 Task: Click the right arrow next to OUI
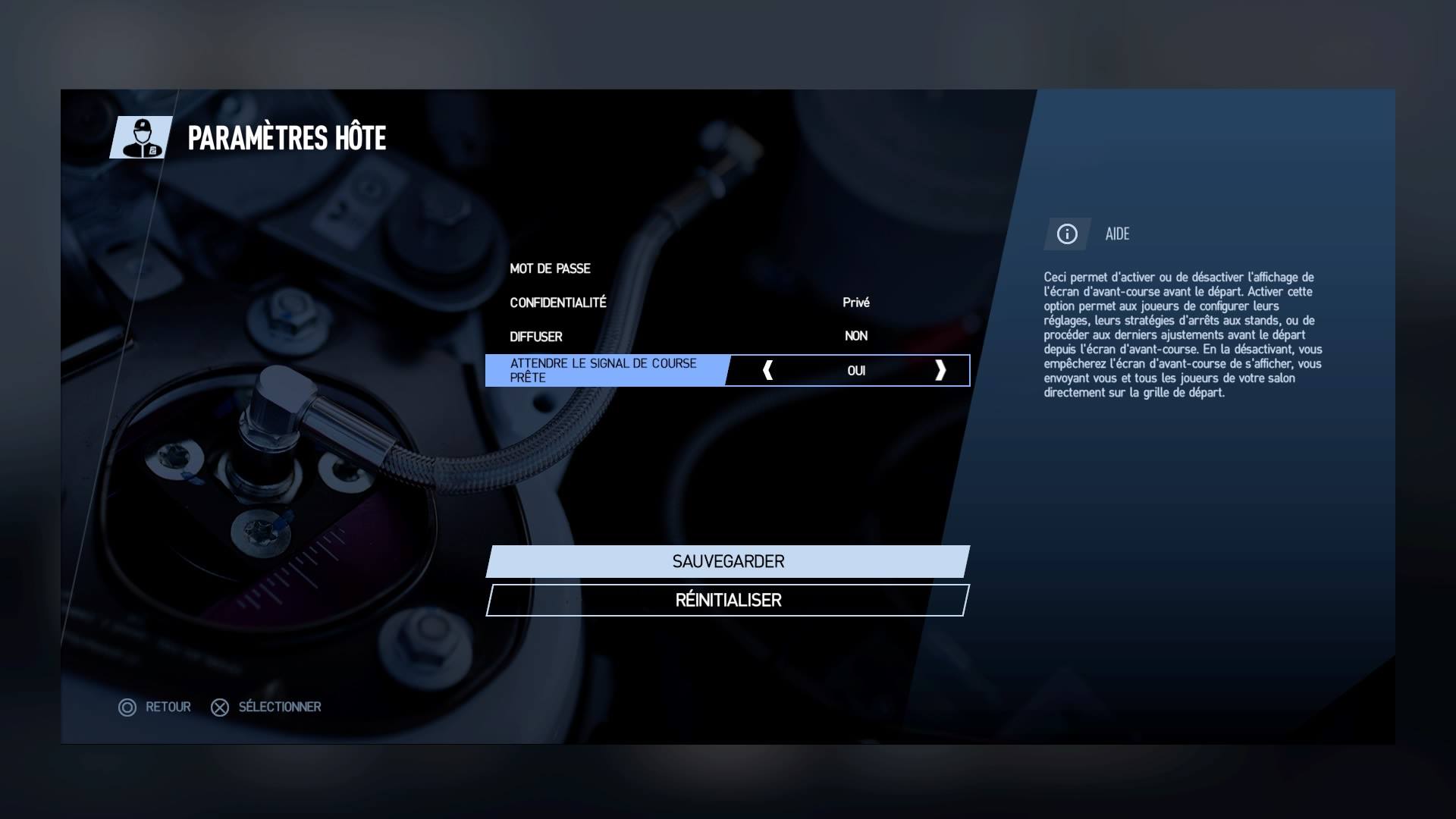tap(940, 370)
